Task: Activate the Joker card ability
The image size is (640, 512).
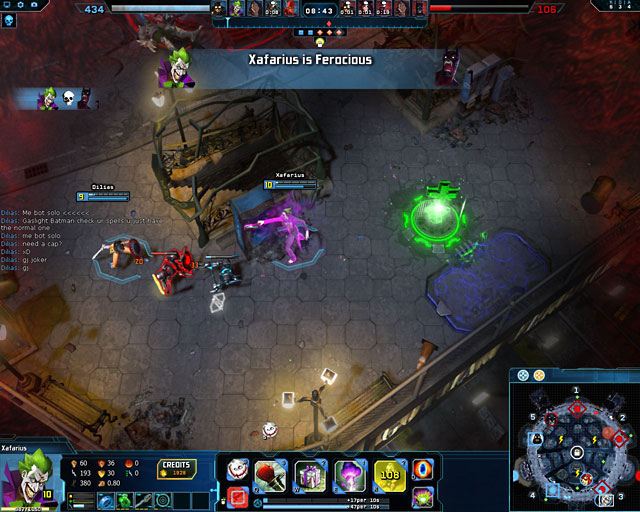Action: (x=236, y=469)
